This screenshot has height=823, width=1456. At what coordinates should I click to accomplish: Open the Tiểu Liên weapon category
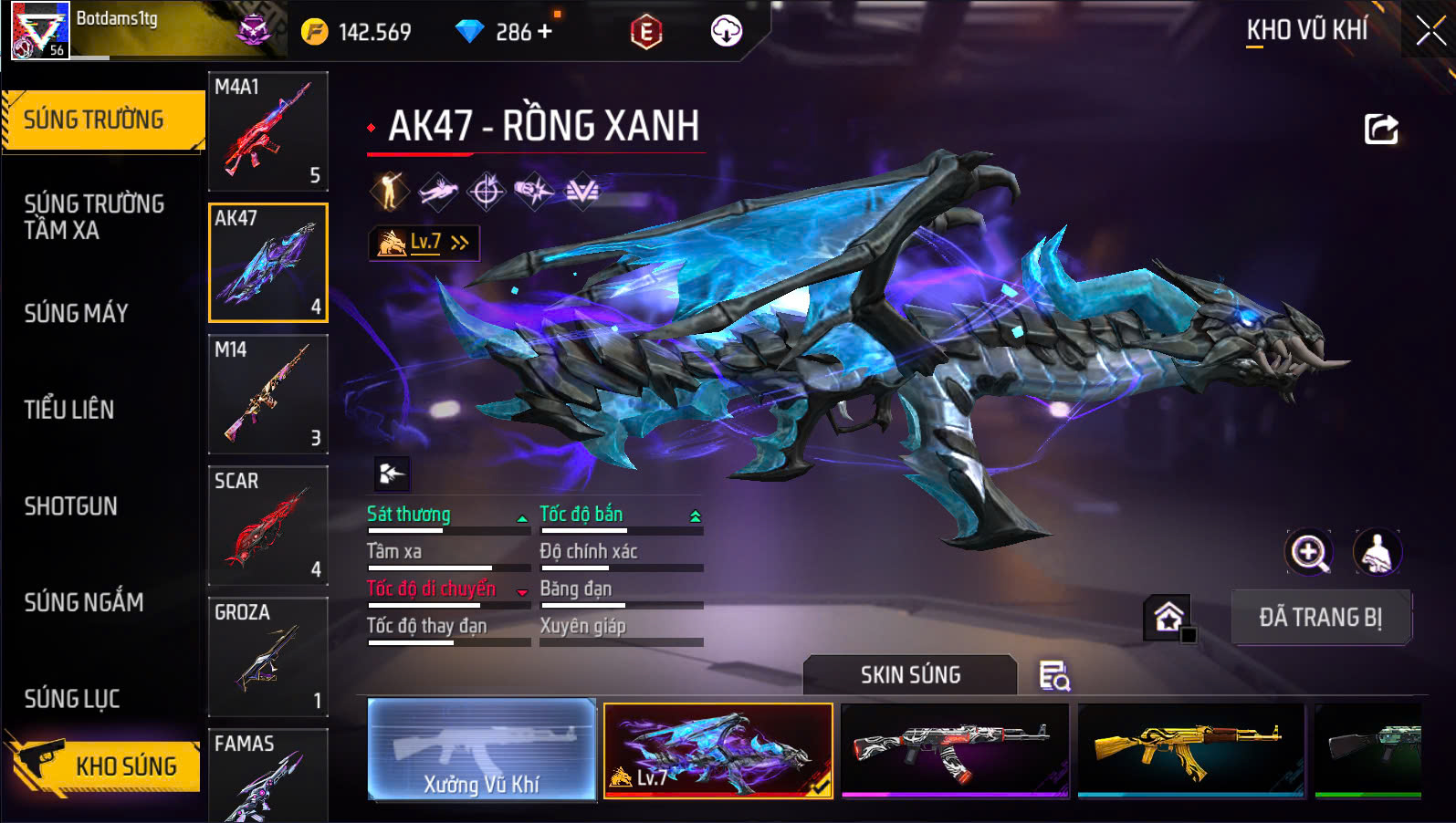click(69, 410)
